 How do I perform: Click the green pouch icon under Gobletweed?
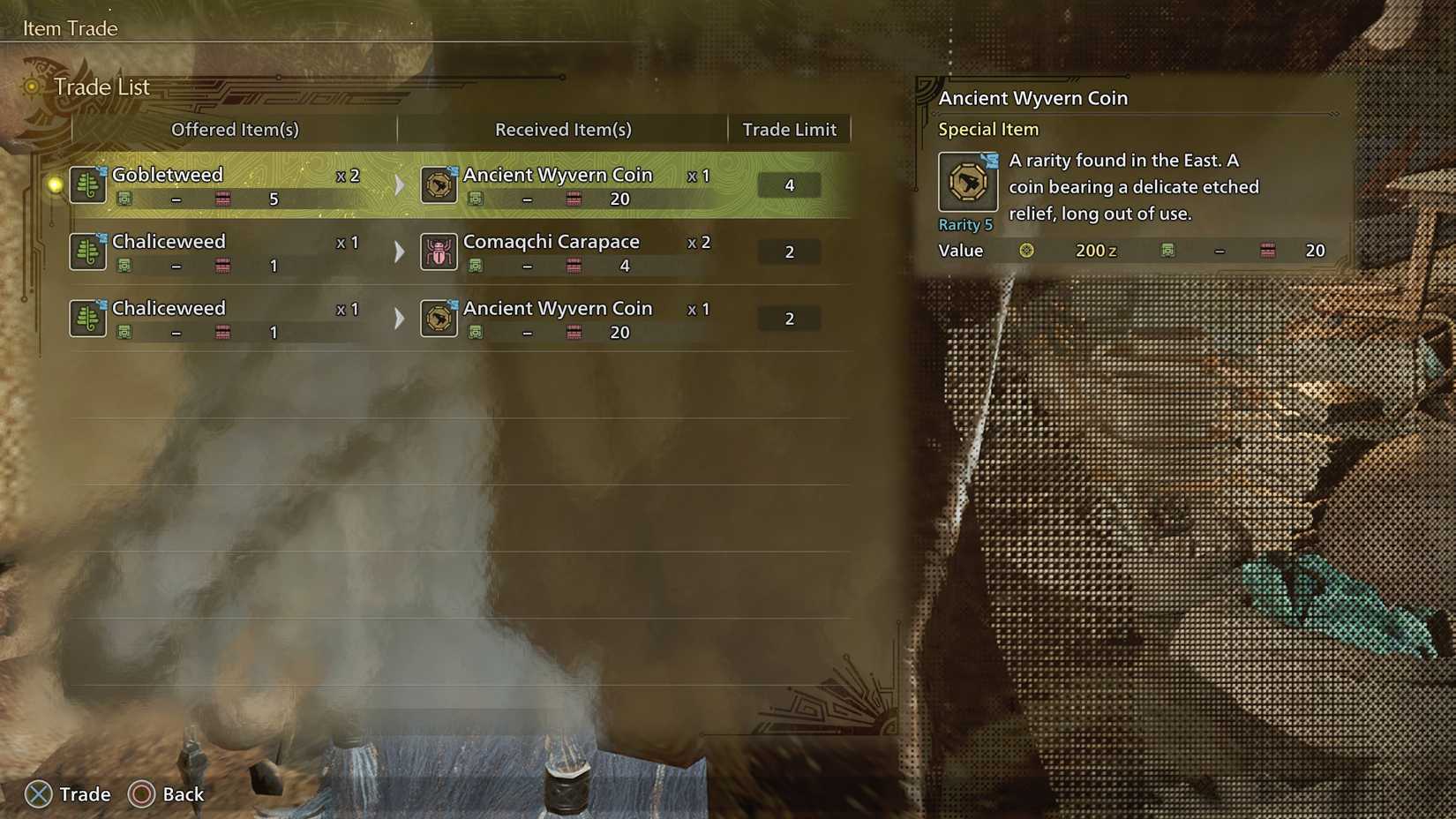pyautogui.click(x=126, y=199)
